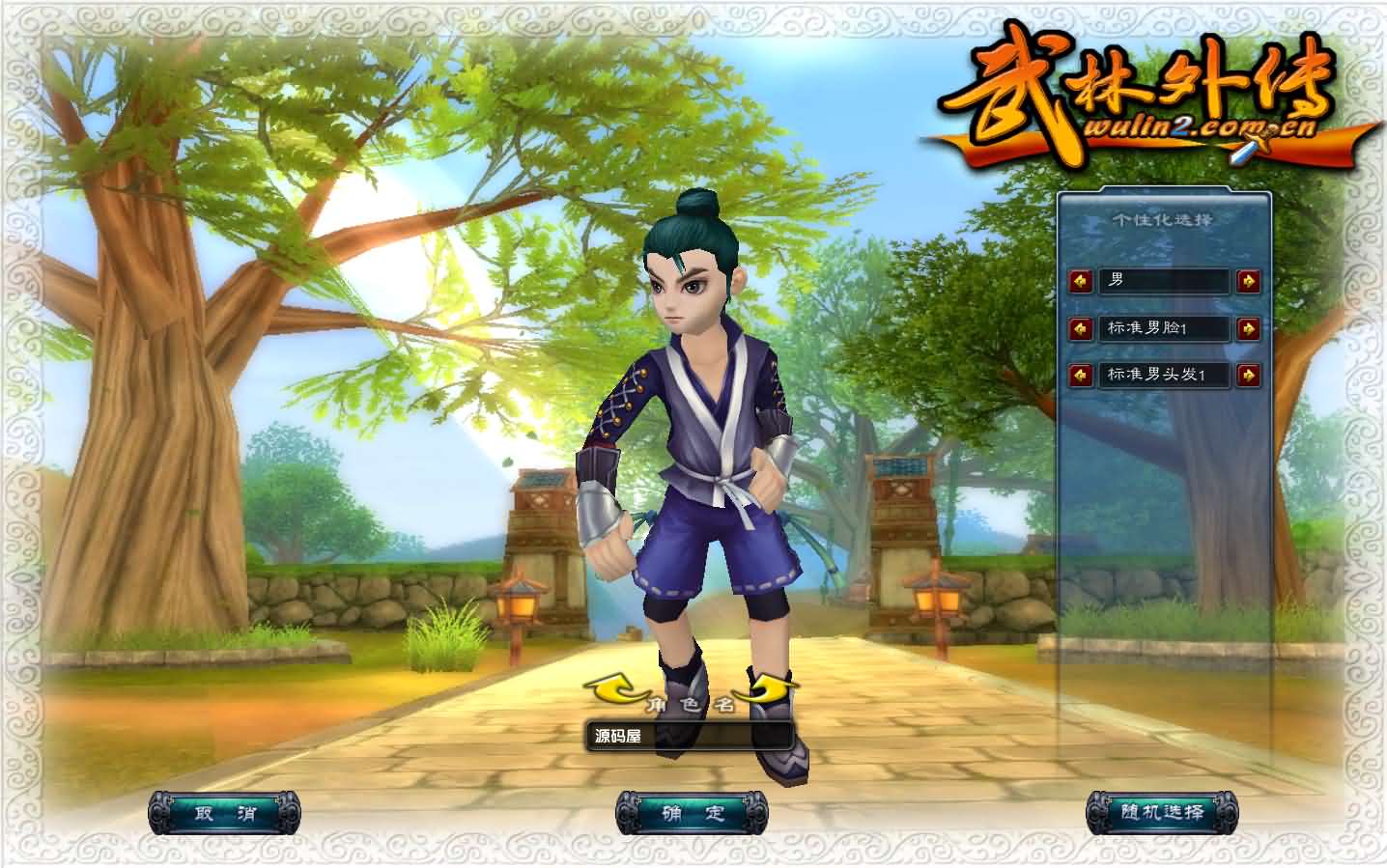1387x868 pixels.
Task: Click left arrow beside 标准男脸1 face option
Action: coord(1080,329)
